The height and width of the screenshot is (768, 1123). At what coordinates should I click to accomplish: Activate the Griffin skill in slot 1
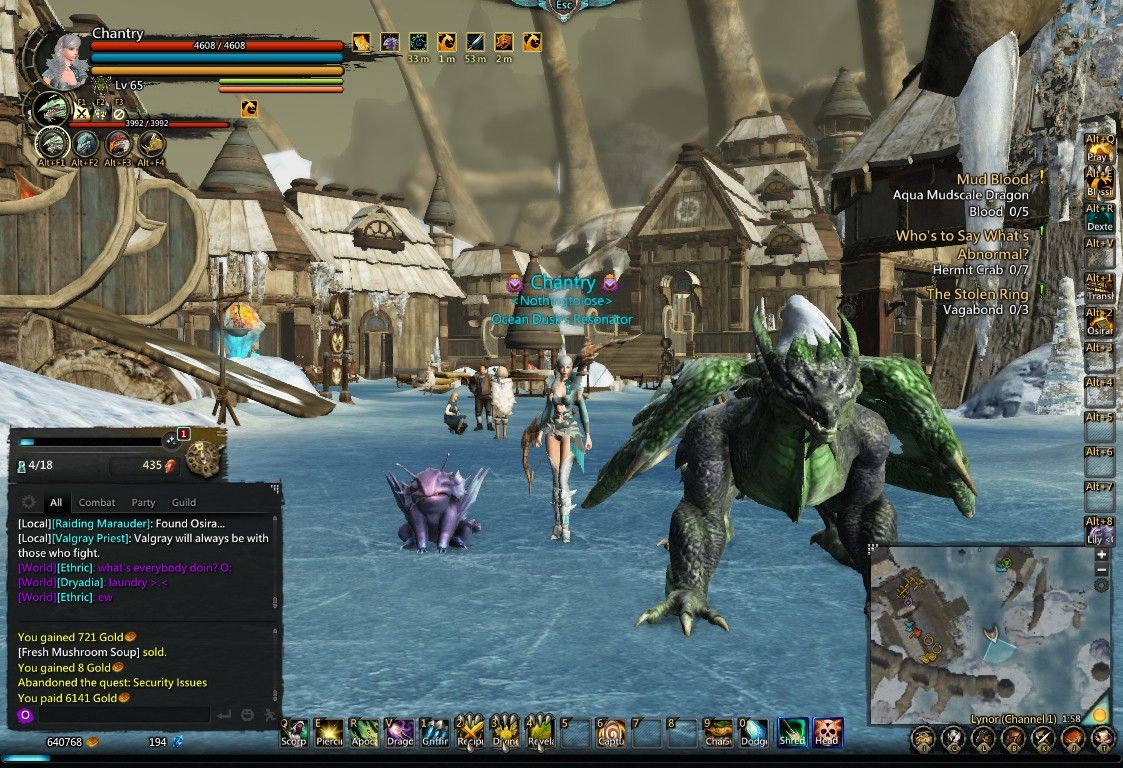coord(434,733)
